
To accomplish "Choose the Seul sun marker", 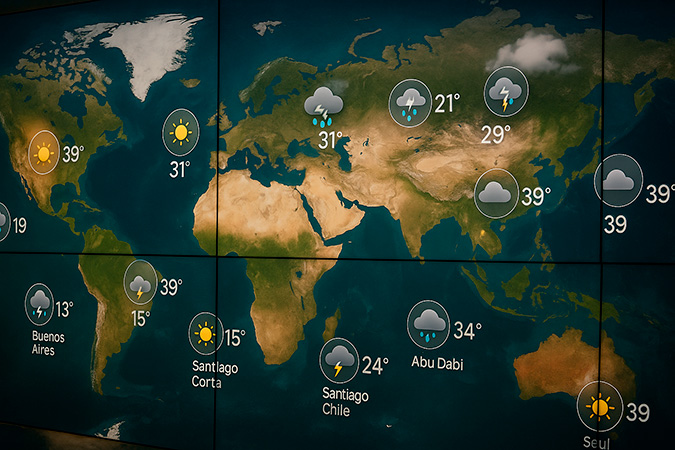I will click(599, 407).
